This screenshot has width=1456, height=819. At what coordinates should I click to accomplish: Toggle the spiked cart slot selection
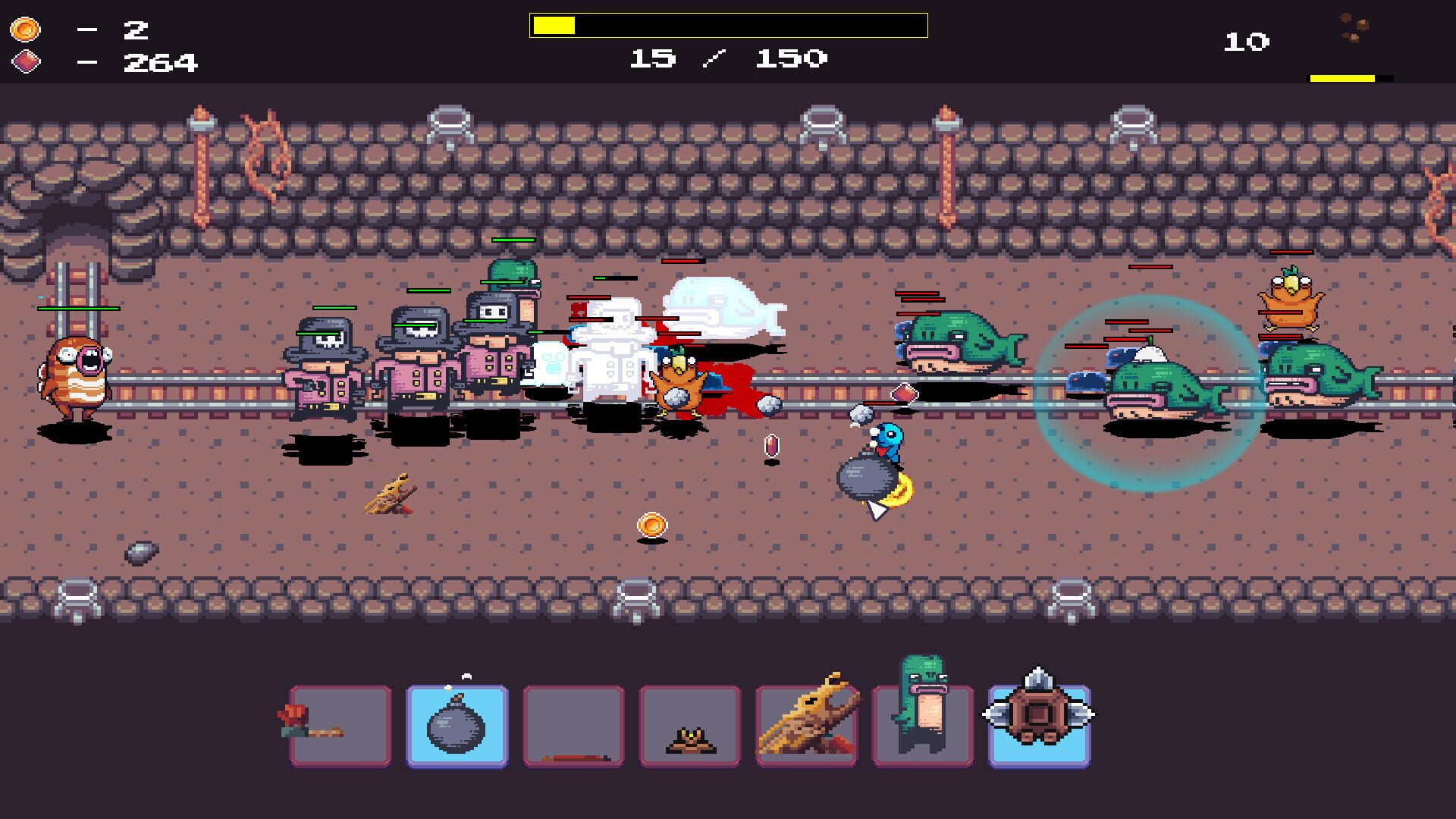[x=1039, y=724]
